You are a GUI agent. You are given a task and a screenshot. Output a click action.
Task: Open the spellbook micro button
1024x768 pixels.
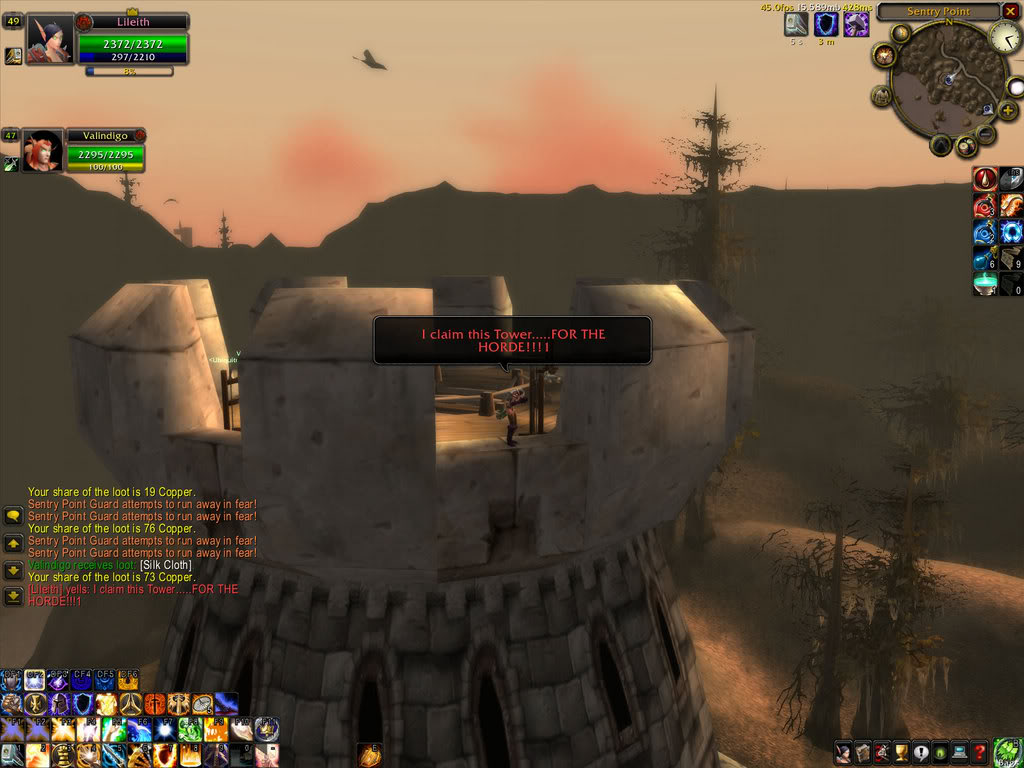(863, 753)
